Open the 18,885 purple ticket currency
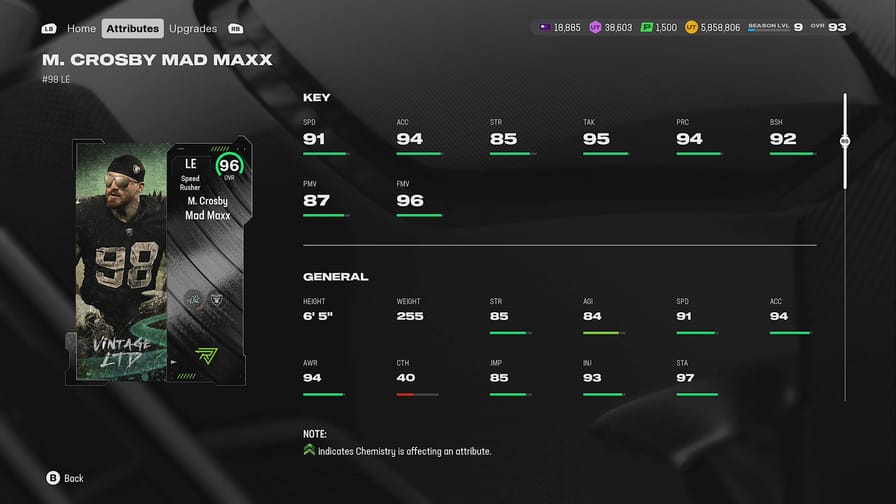896x504 pixels. (x=559, y=27)
